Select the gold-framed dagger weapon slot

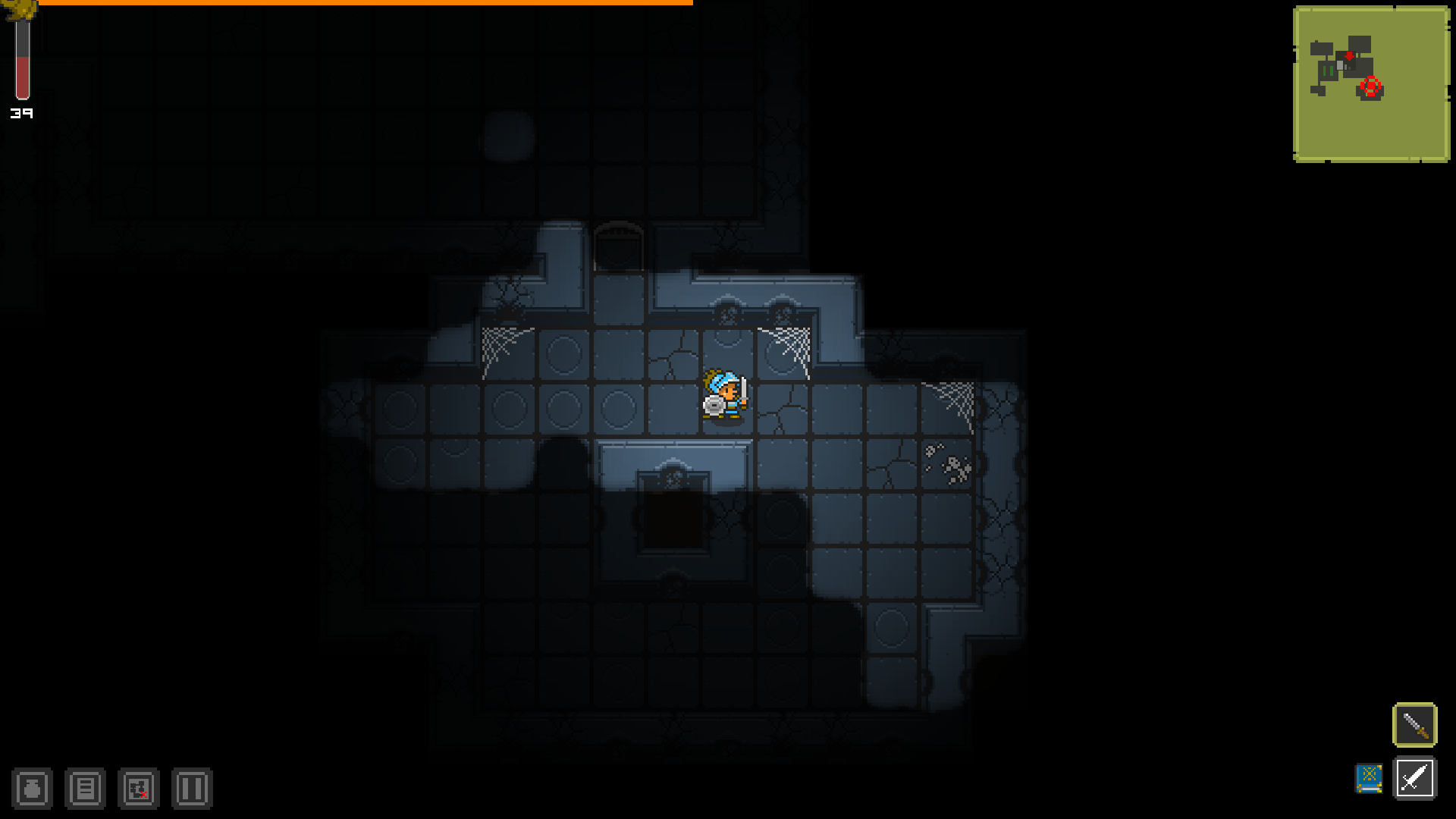coord(1414,725)
